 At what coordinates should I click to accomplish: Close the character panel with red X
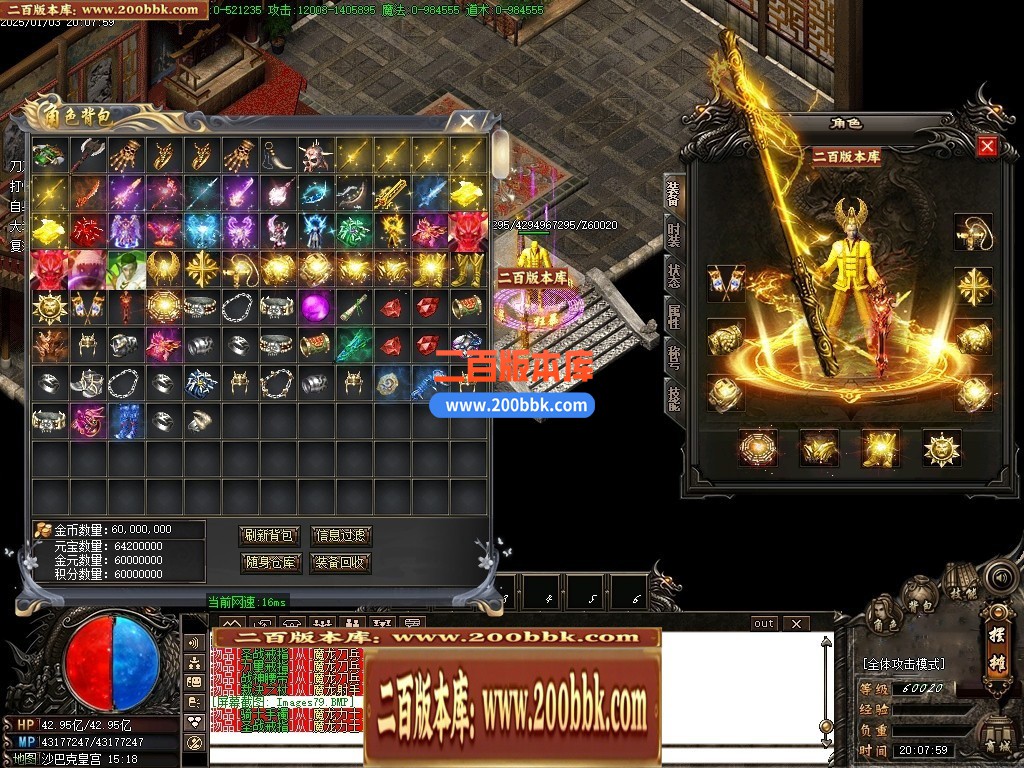(x=987, y=147)
